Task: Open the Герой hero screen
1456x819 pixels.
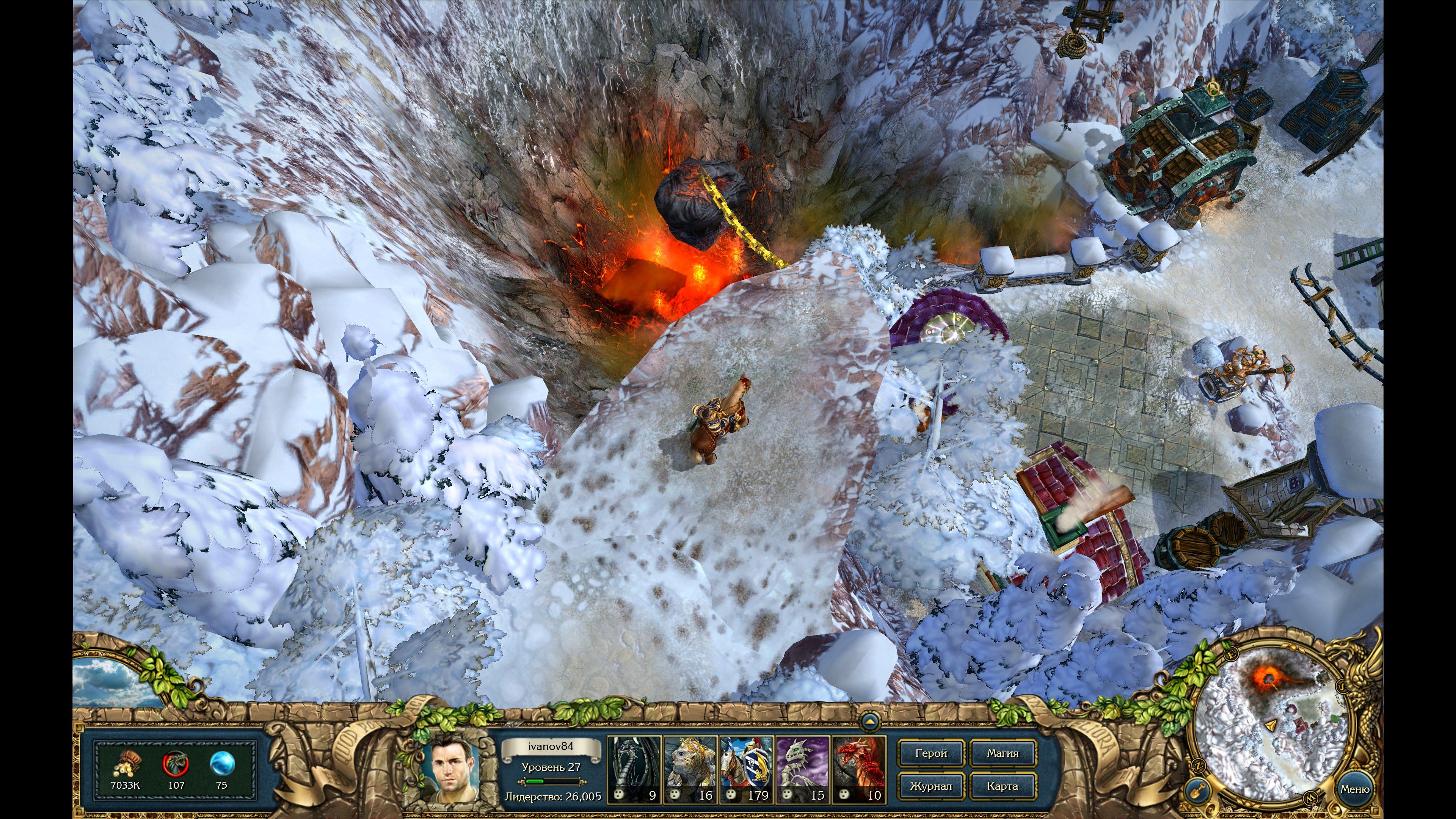Action: (x=930, y=753)
